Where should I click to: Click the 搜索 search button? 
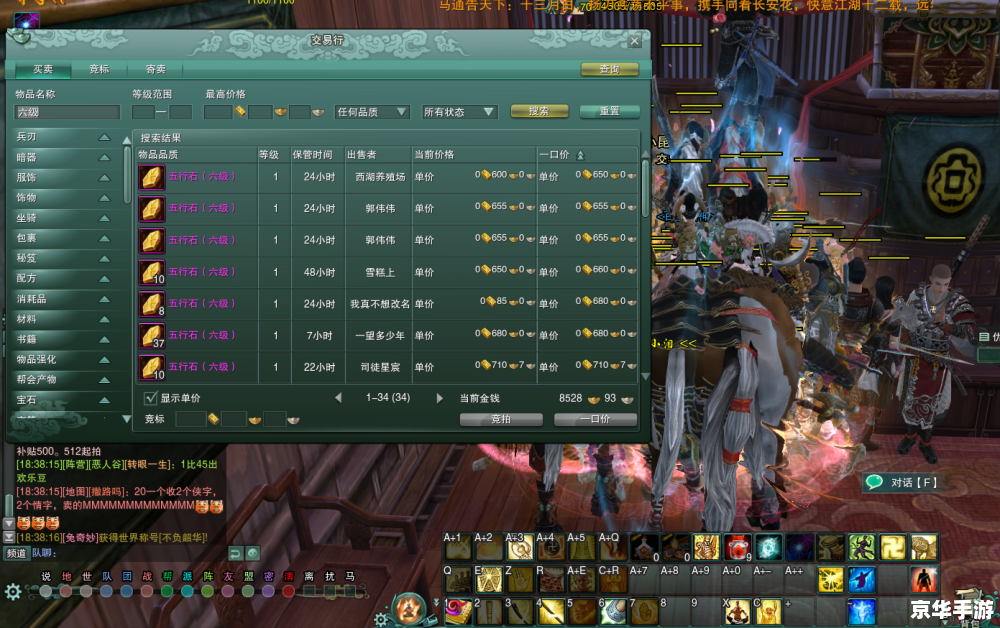(x=539, y=111)
